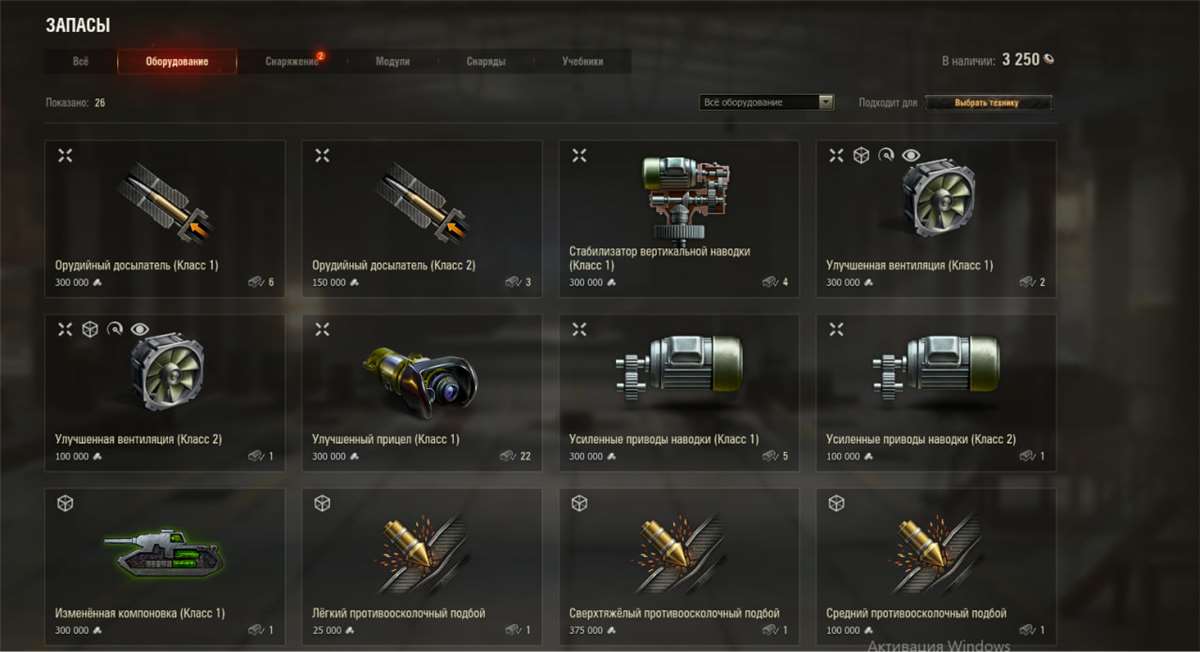
Task: Open the Снаряжение tab
Action: click(x=292, y=62)
